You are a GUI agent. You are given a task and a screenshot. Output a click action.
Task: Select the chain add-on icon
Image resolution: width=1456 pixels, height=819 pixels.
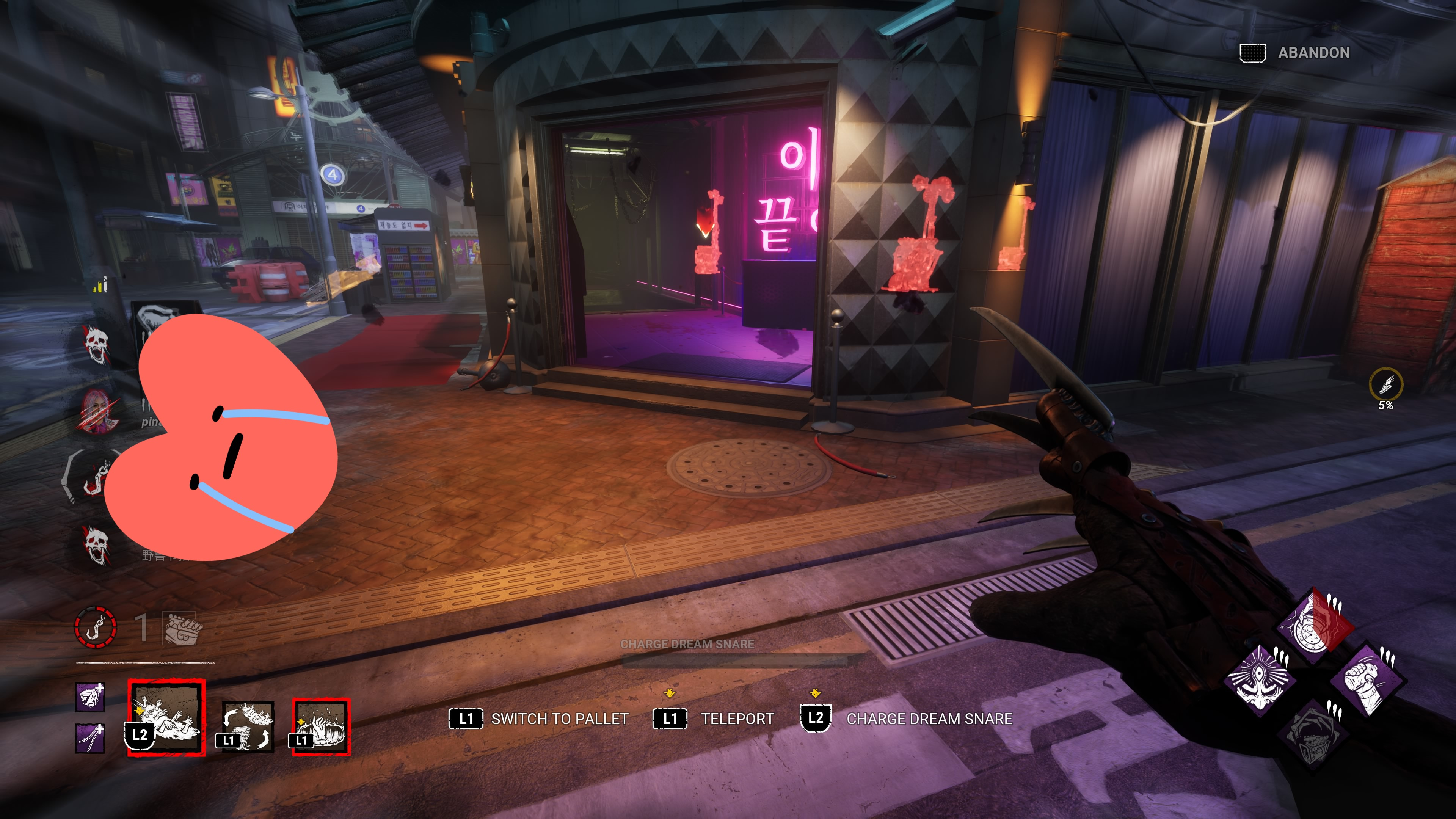(x=91, y=737)
